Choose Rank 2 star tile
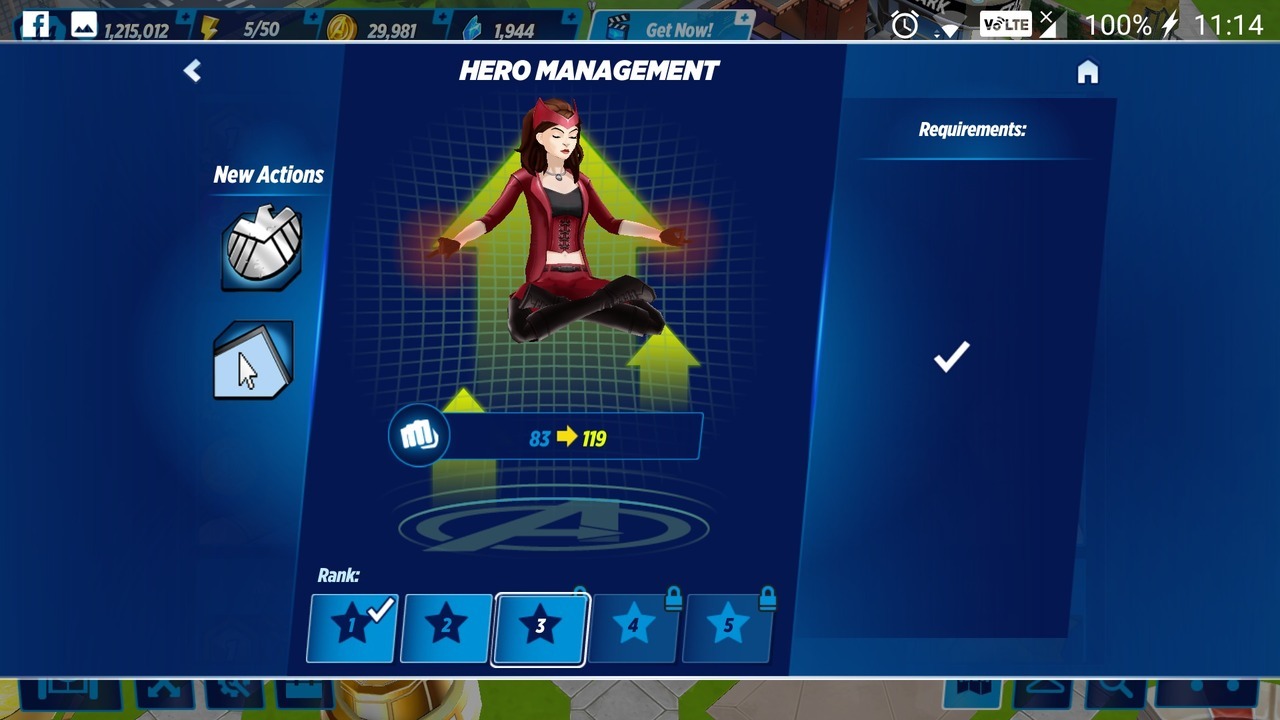The width and height of the screenshot is (1280, 720). pos(446,628)
